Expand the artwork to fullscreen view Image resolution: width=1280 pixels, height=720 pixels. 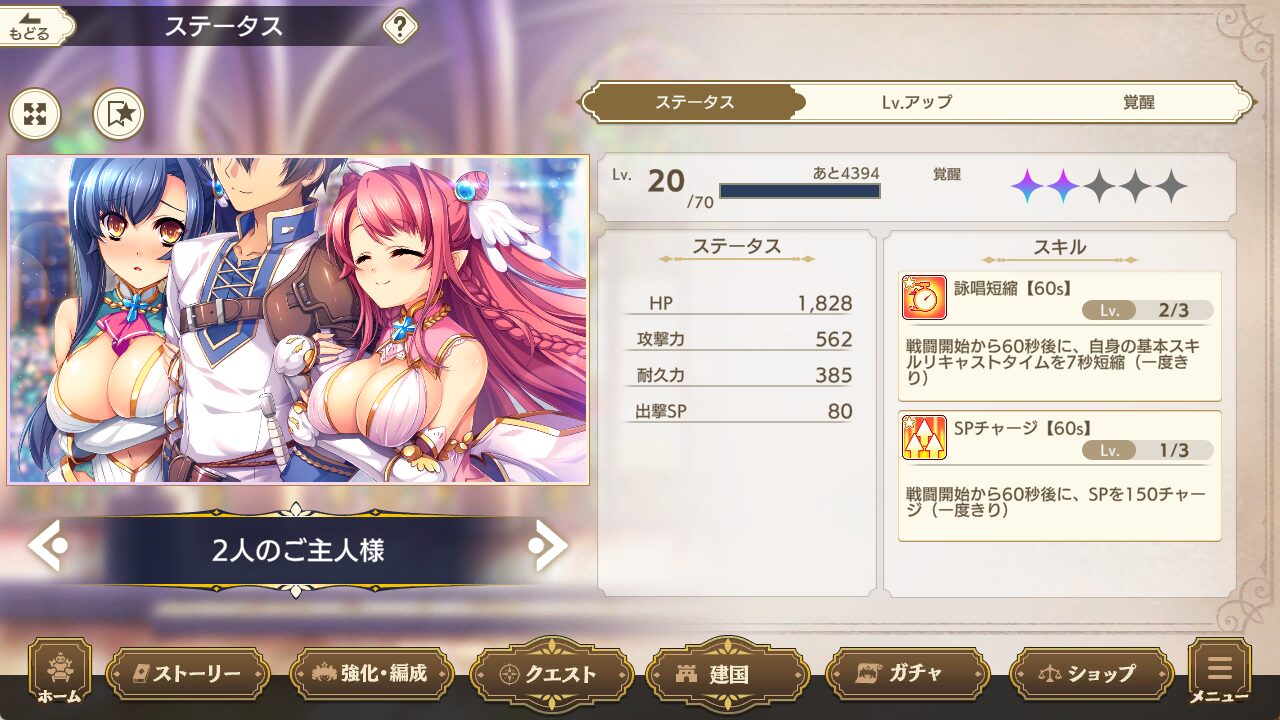pyautogui.click(x=35, y=114)
